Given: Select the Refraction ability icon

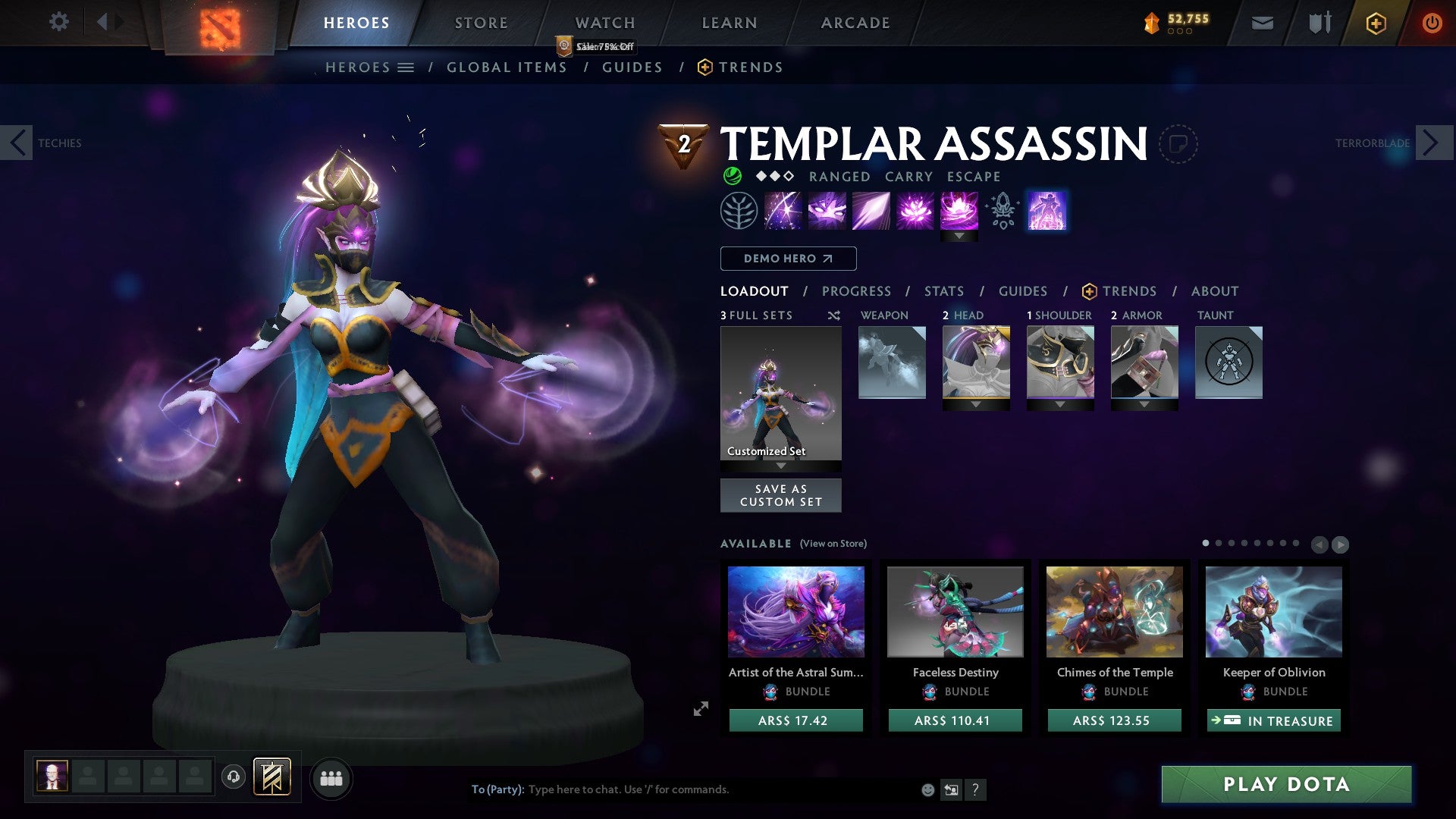Looking at the screenshot, I should (785, 210).
